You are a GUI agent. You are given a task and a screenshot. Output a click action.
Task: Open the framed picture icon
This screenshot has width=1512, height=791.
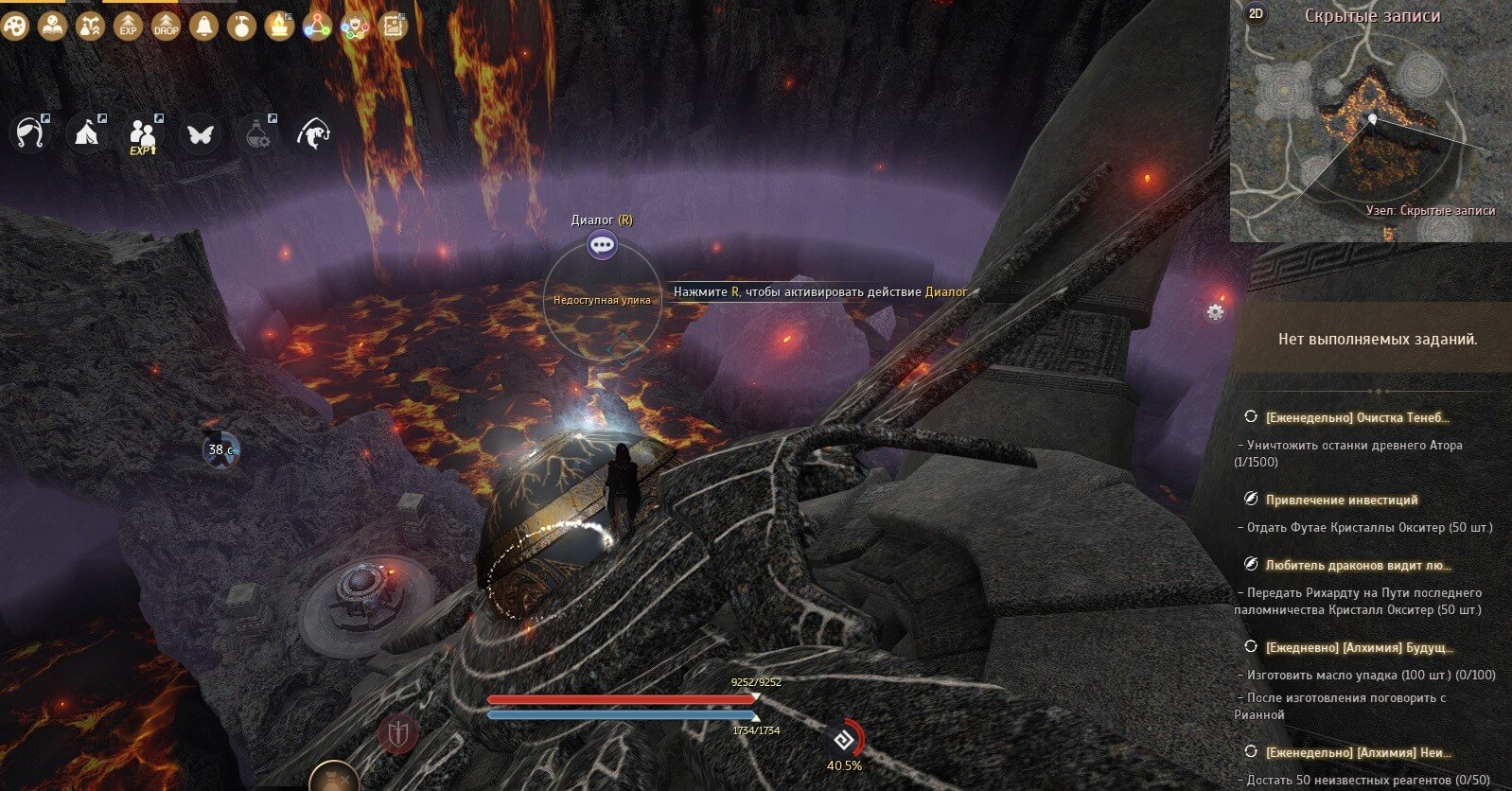tap(393, 26)
